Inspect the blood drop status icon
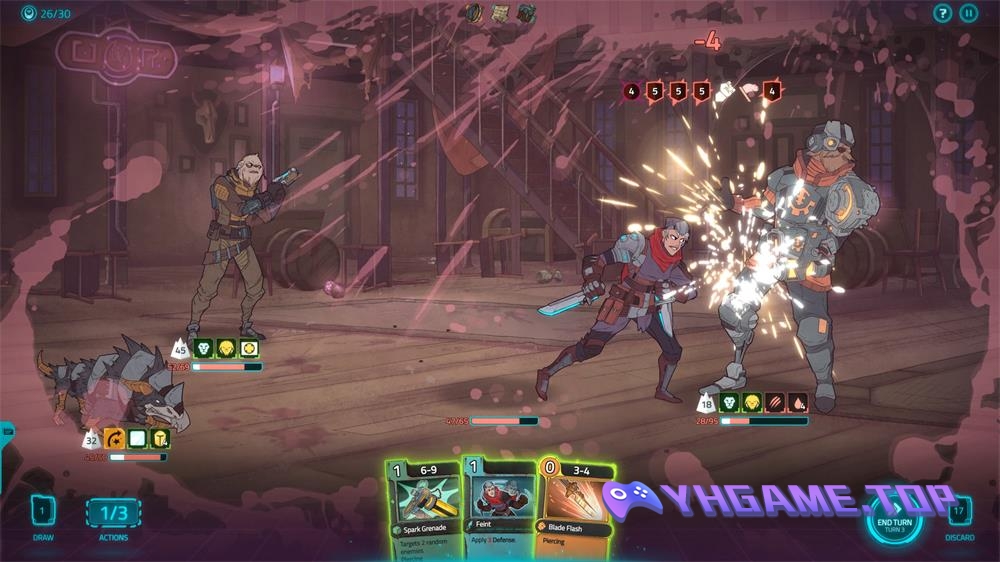The height and width of the screenshot is (562, 1000). (x=798, y=403)
